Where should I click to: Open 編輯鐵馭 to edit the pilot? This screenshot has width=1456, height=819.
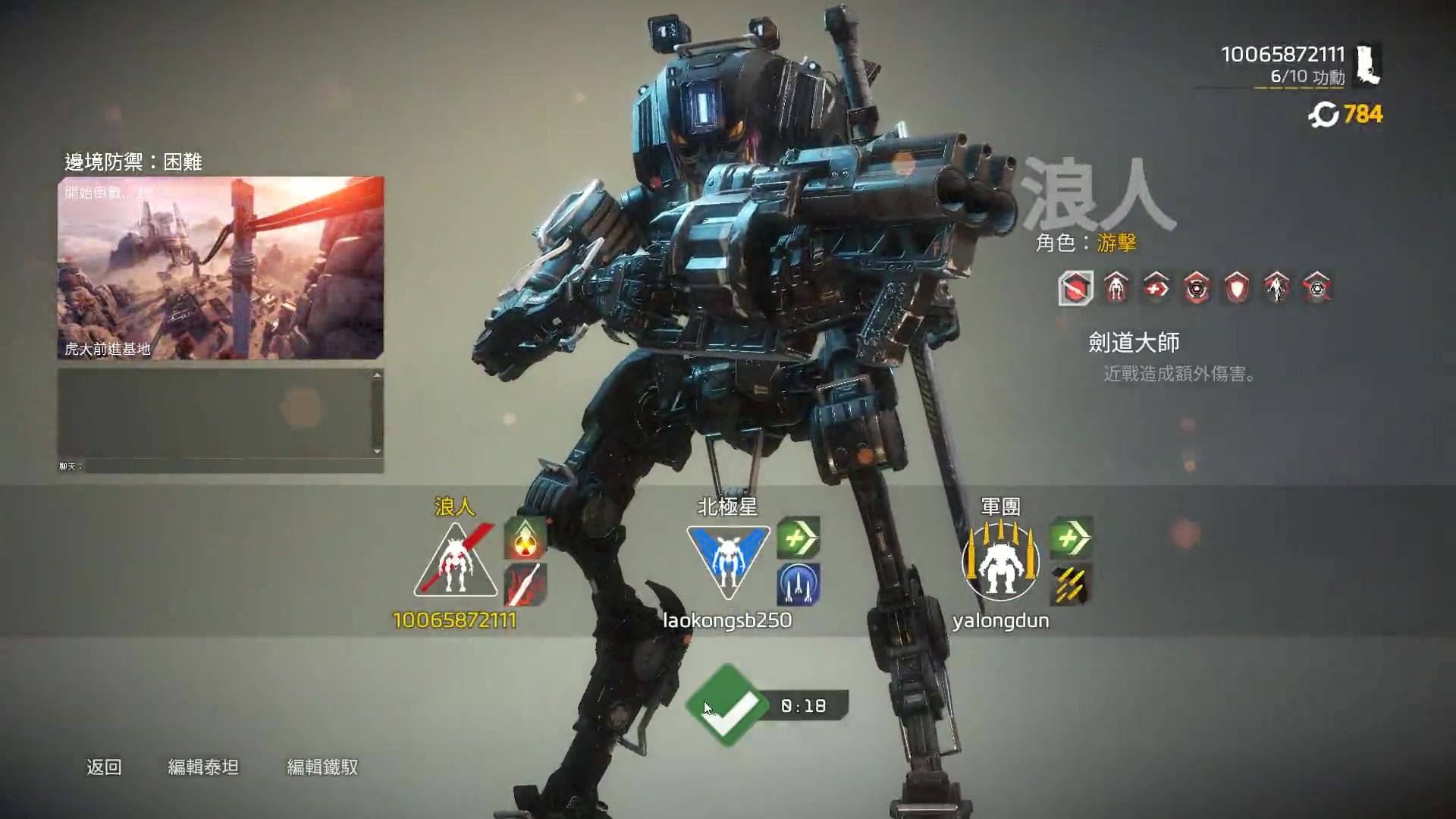(x=322, y=767)
